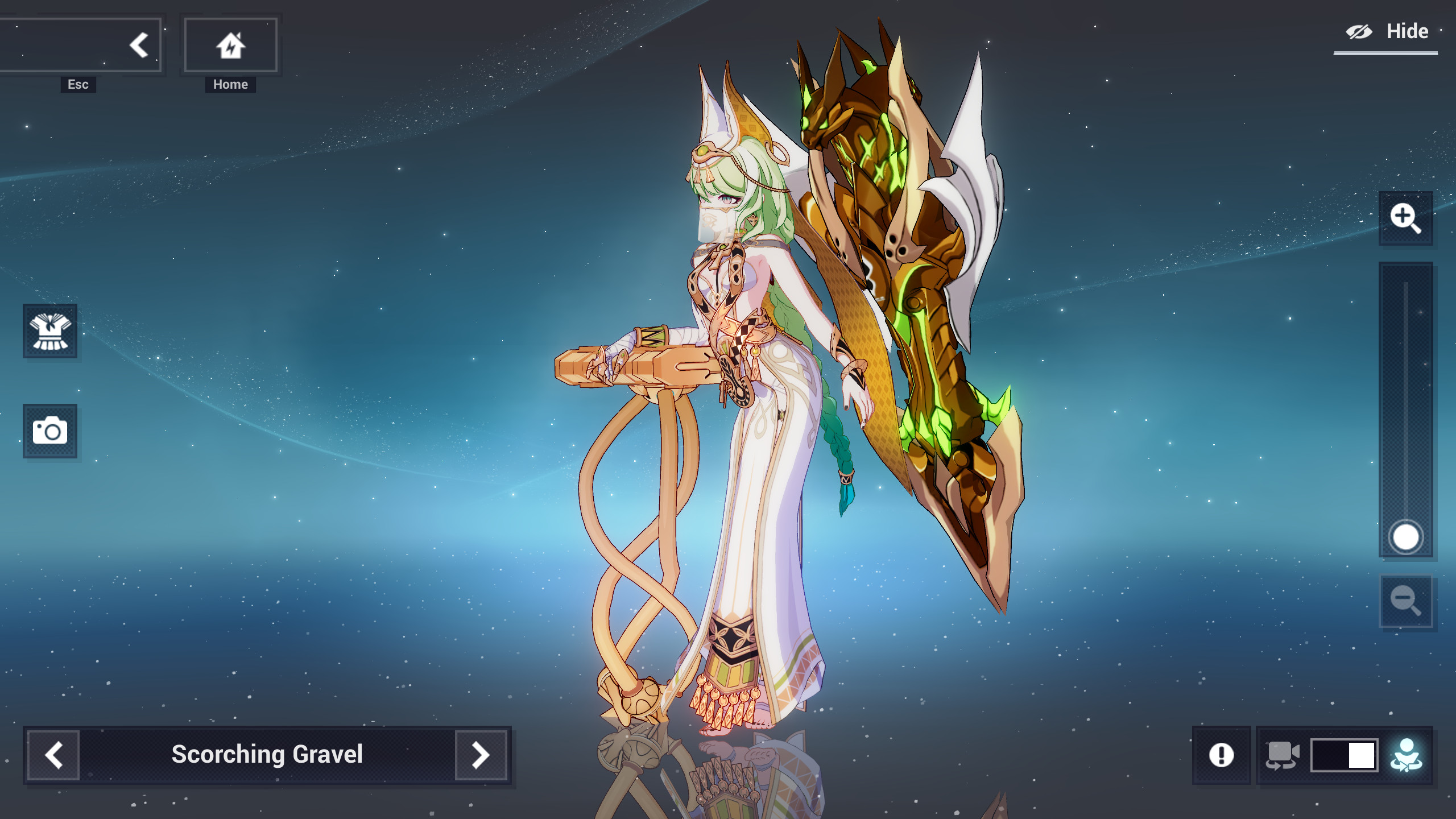Select the outfit/costume icon on the left
The image size is (1456, 819).
click(50, 332)
